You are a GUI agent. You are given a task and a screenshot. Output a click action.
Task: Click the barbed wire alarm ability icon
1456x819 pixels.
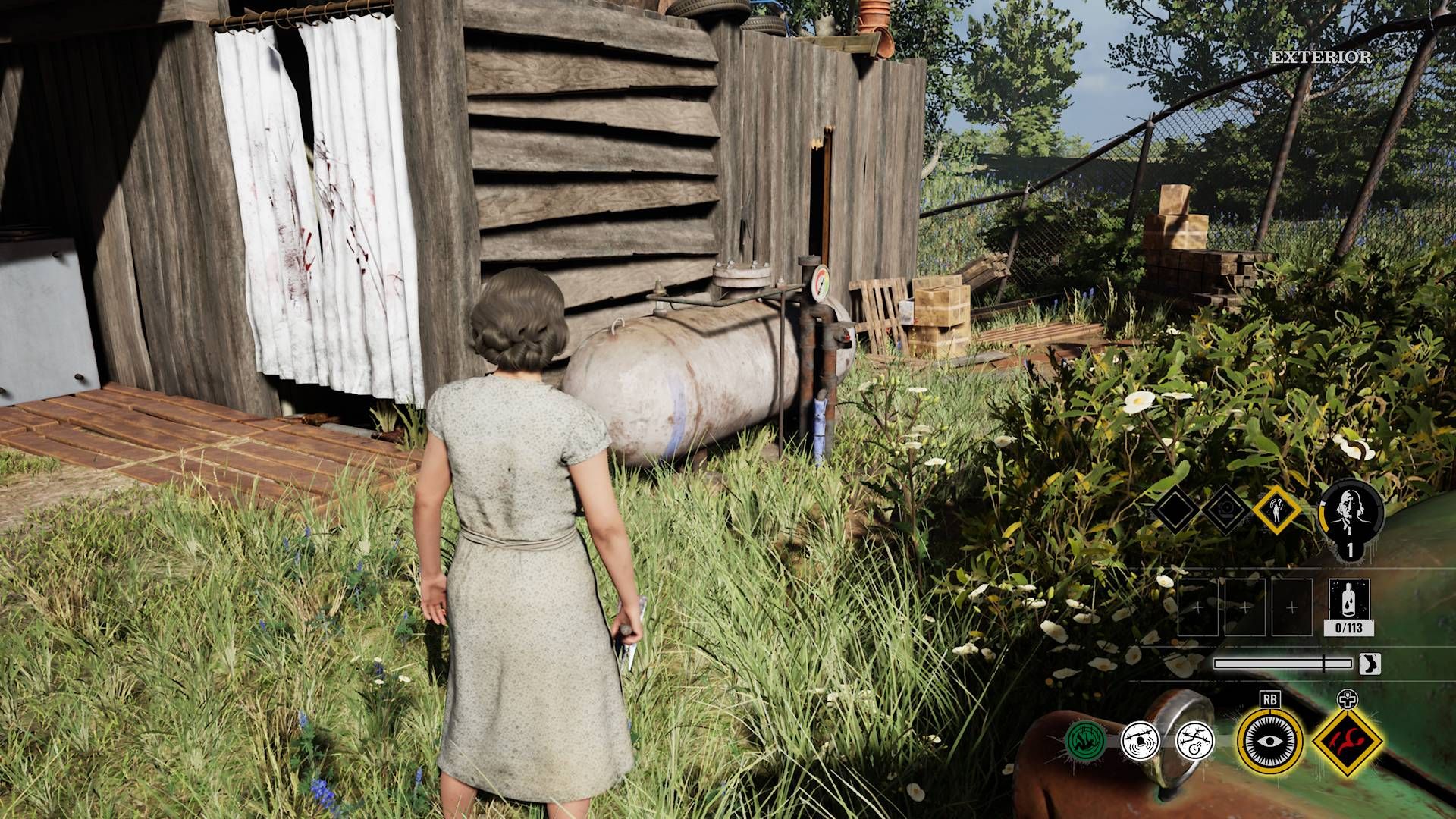pos(1140,742)
